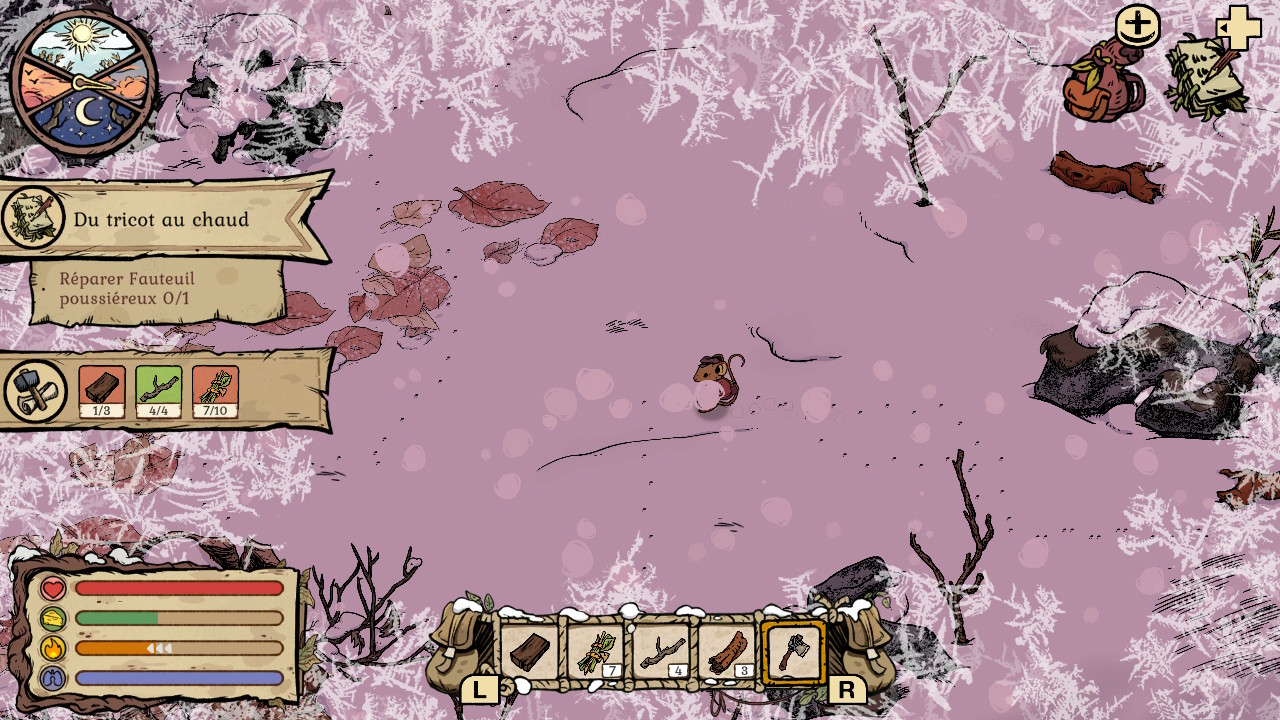Select the wooden plank hotbar slot
This screenshot has width=1280, height=720.
tap(528, 652)
